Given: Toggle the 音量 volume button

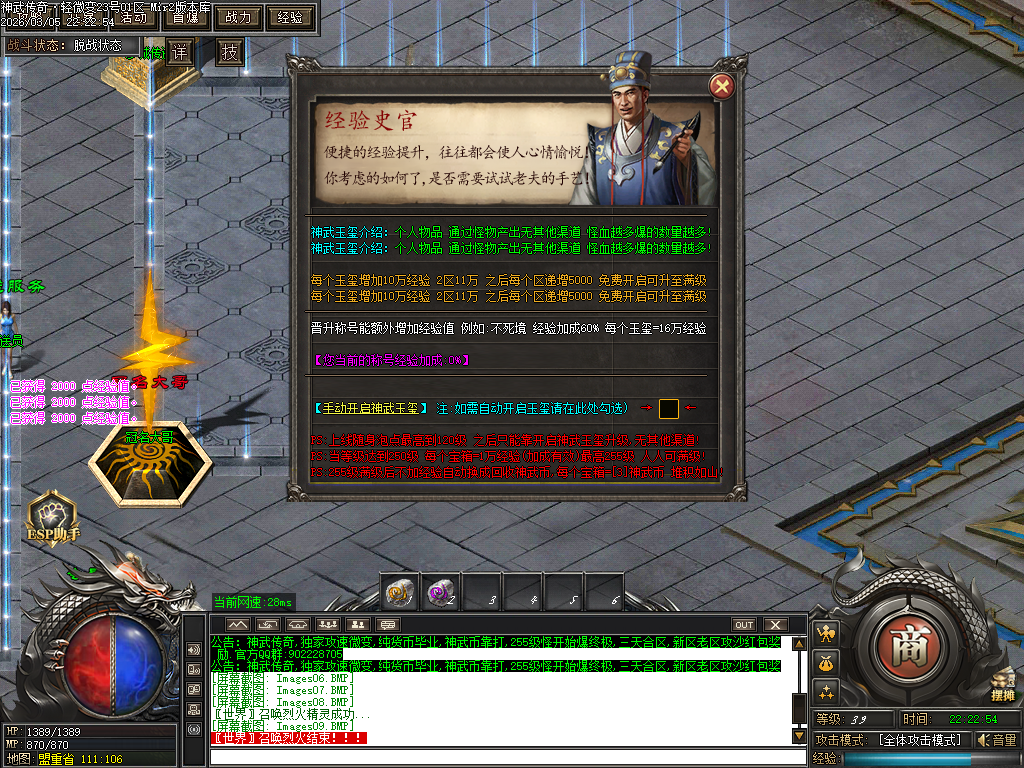Looking at the screenshot, I should (997, 740).
